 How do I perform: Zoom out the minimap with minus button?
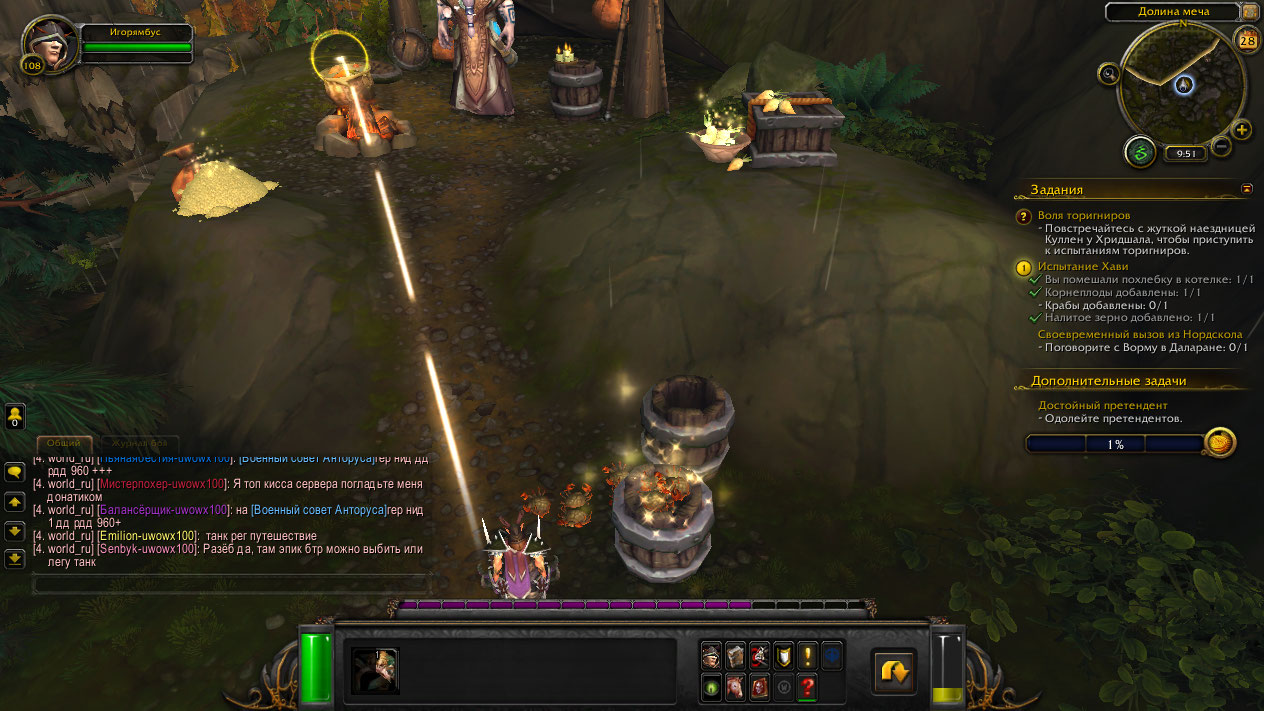[1221, 147]
